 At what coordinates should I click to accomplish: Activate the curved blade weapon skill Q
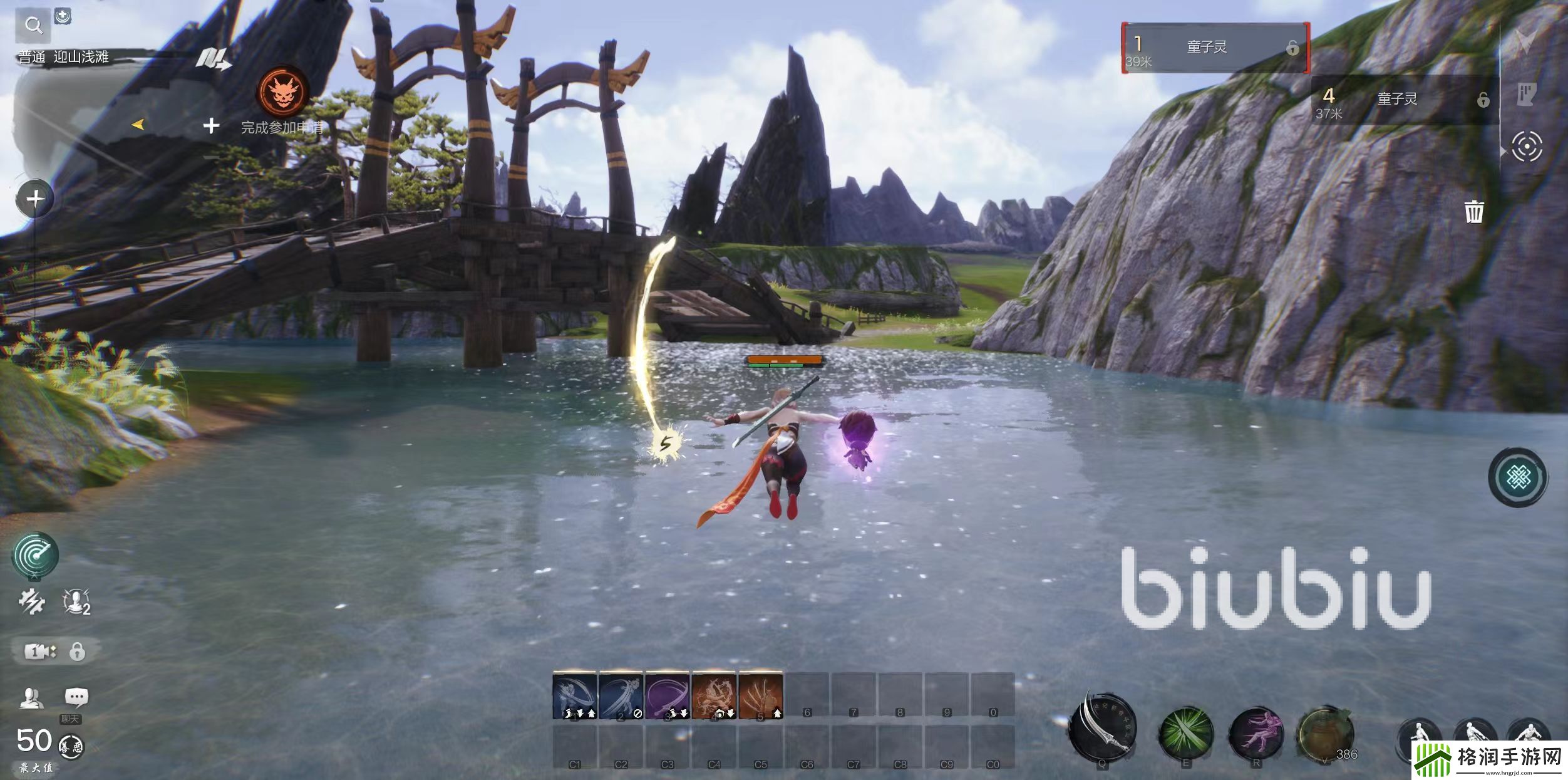[x=1102, y=730]
